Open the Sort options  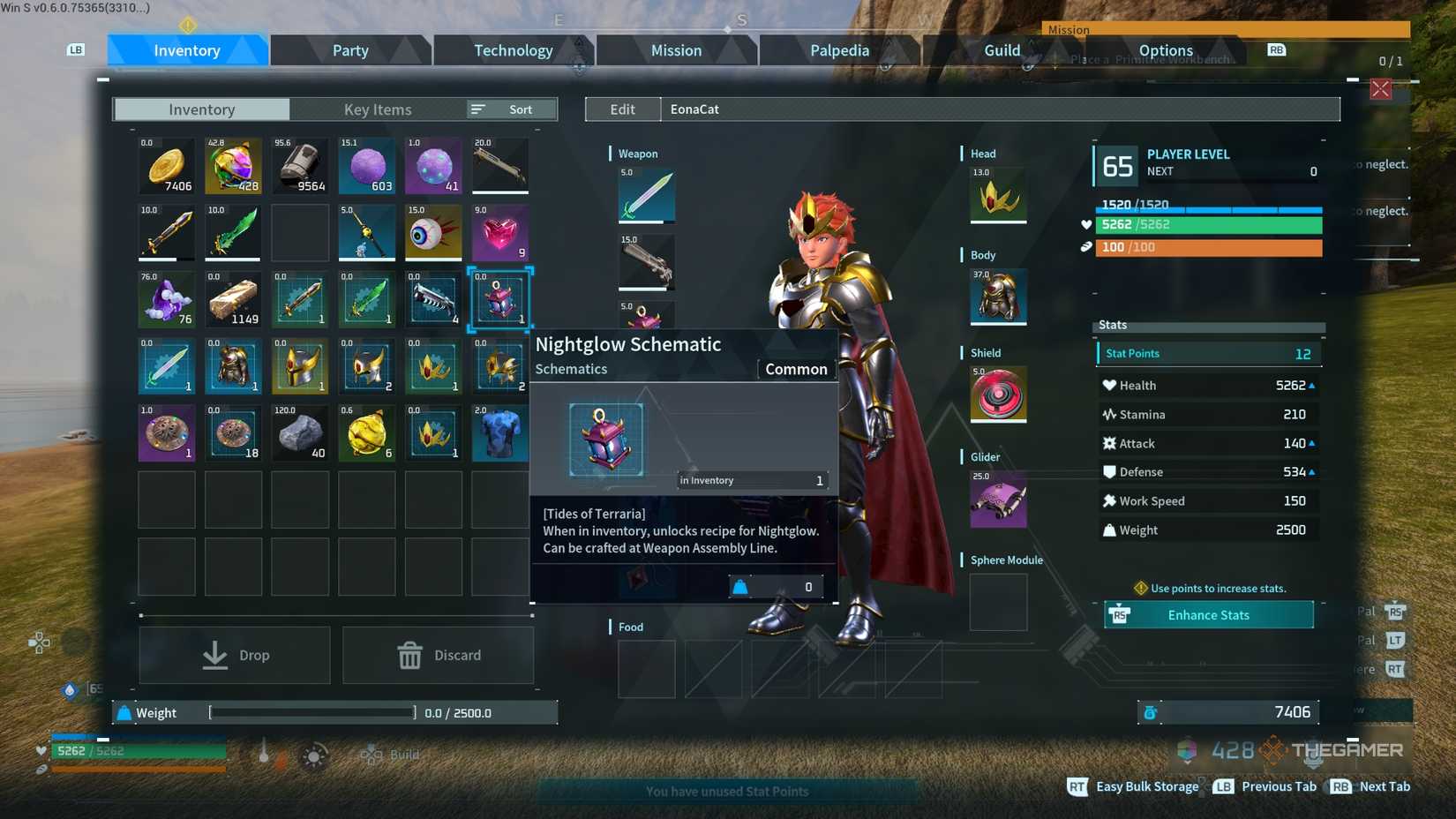click(x=510, y=109)
